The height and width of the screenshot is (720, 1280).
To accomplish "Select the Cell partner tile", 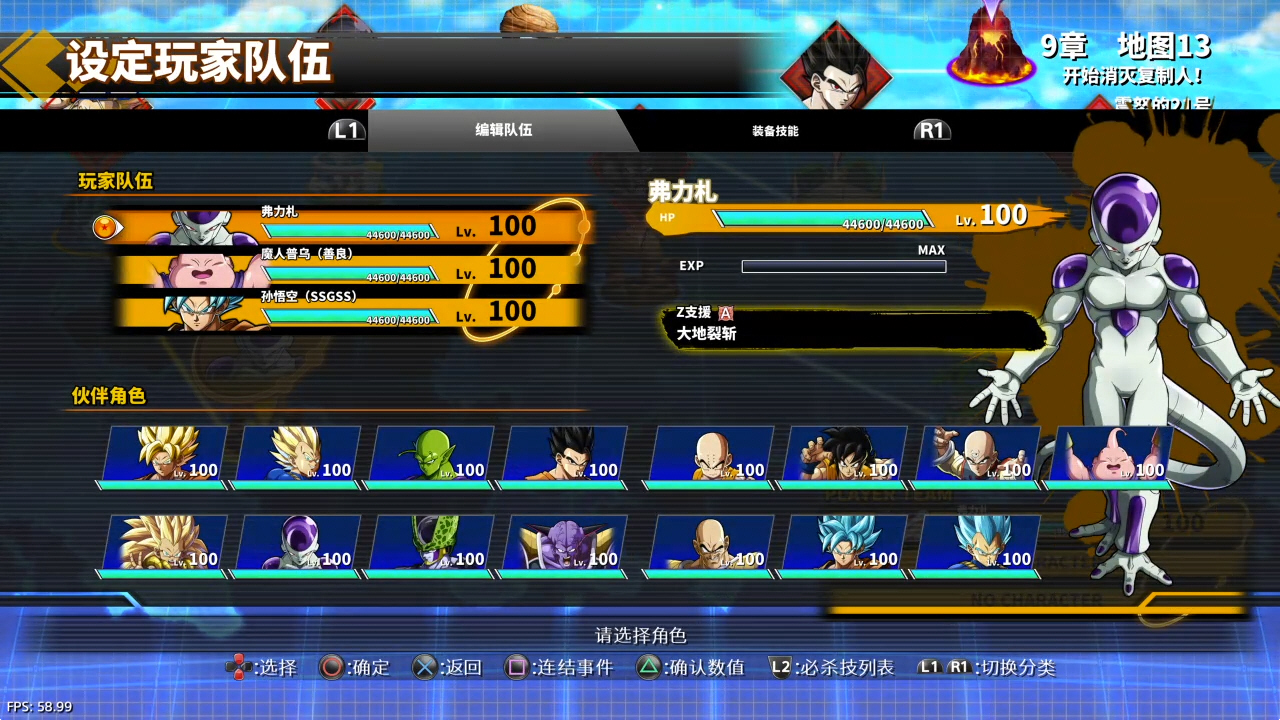I will coord(431,545).
